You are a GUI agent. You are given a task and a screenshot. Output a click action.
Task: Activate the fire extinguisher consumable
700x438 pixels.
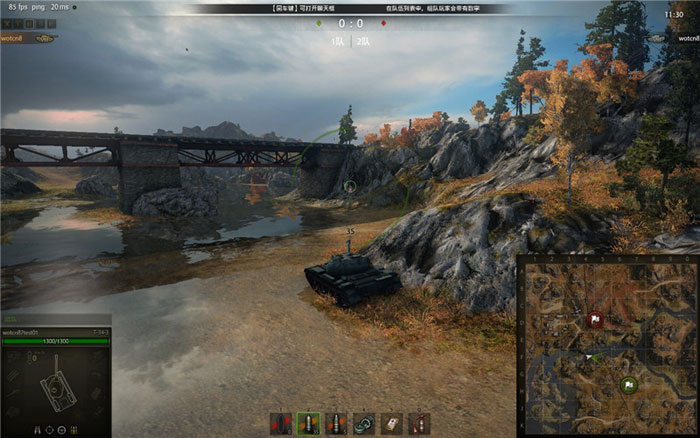click(419, 424)
